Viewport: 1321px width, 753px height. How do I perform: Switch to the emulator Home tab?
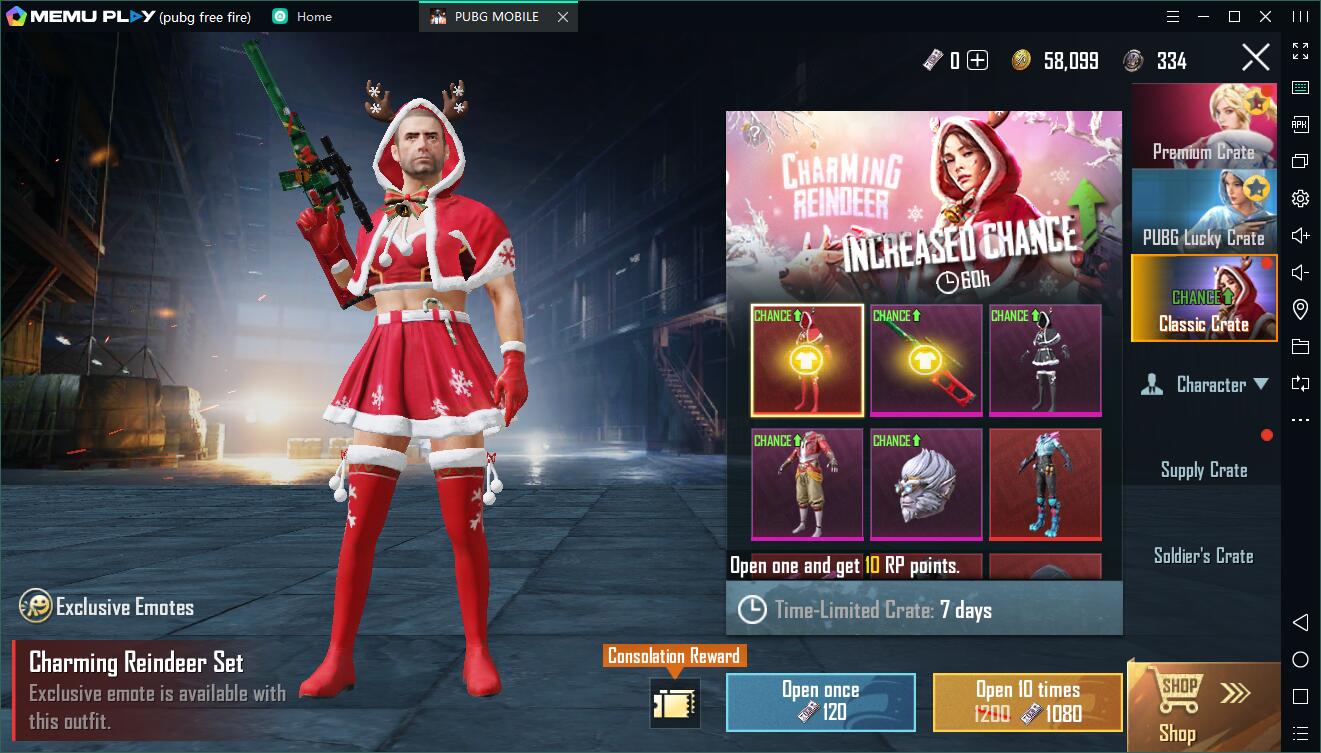pyautogui.click(x=303, y=17)
